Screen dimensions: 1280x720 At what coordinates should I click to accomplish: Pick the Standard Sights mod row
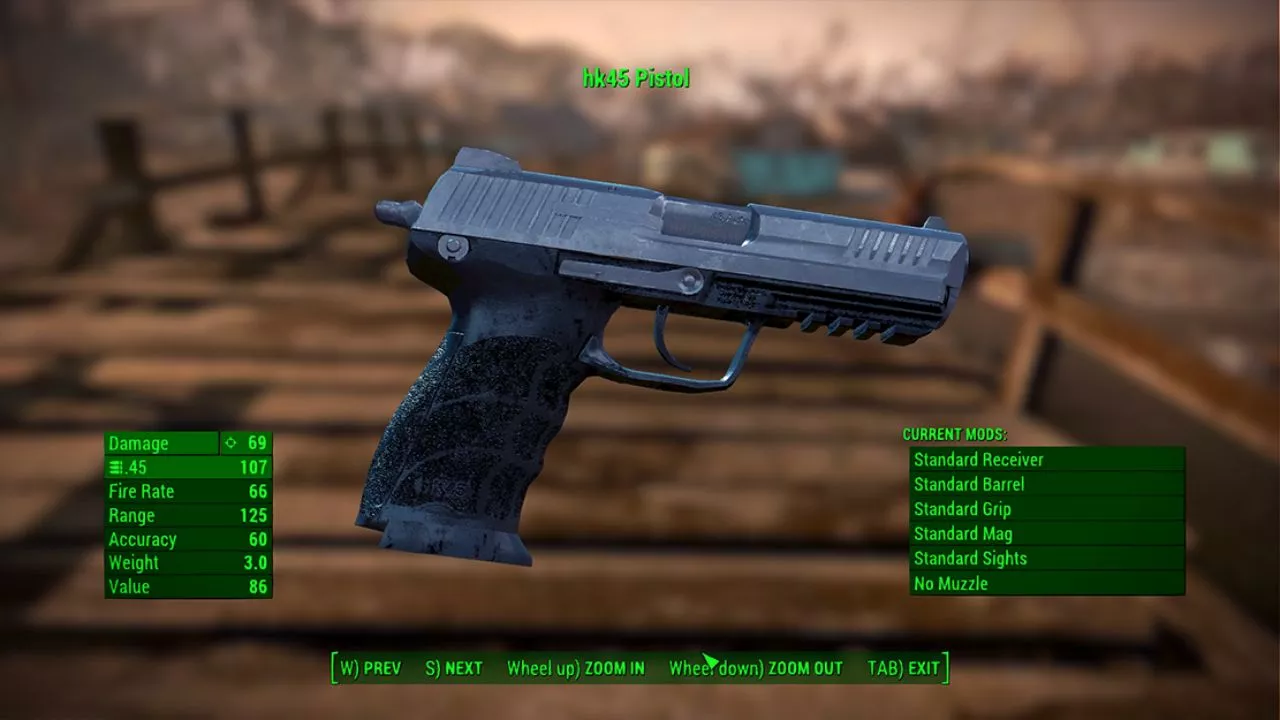[x=1046, y=559]
